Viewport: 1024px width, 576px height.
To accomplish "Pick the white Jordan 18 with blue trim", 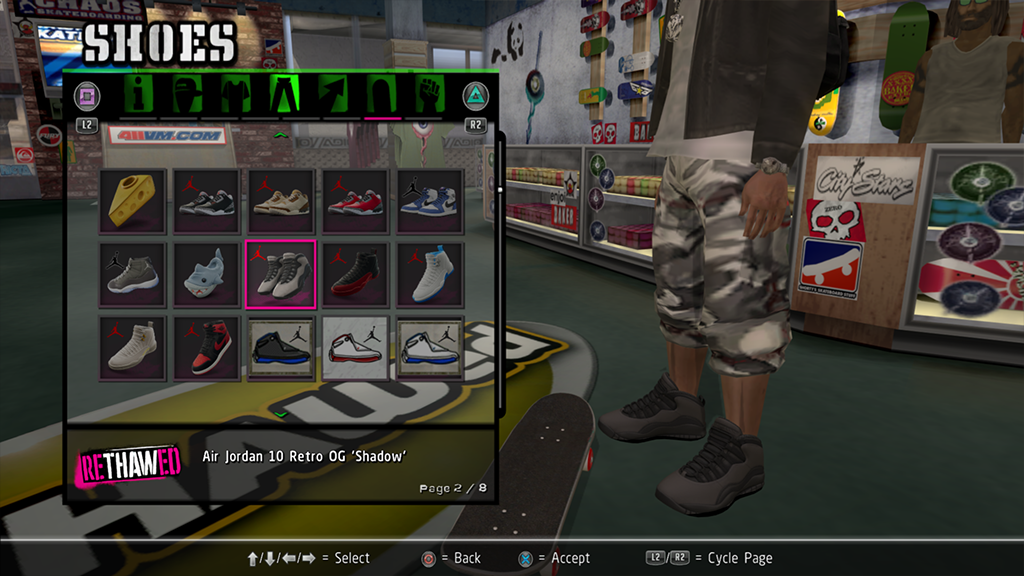I will [x=429, y=348].
